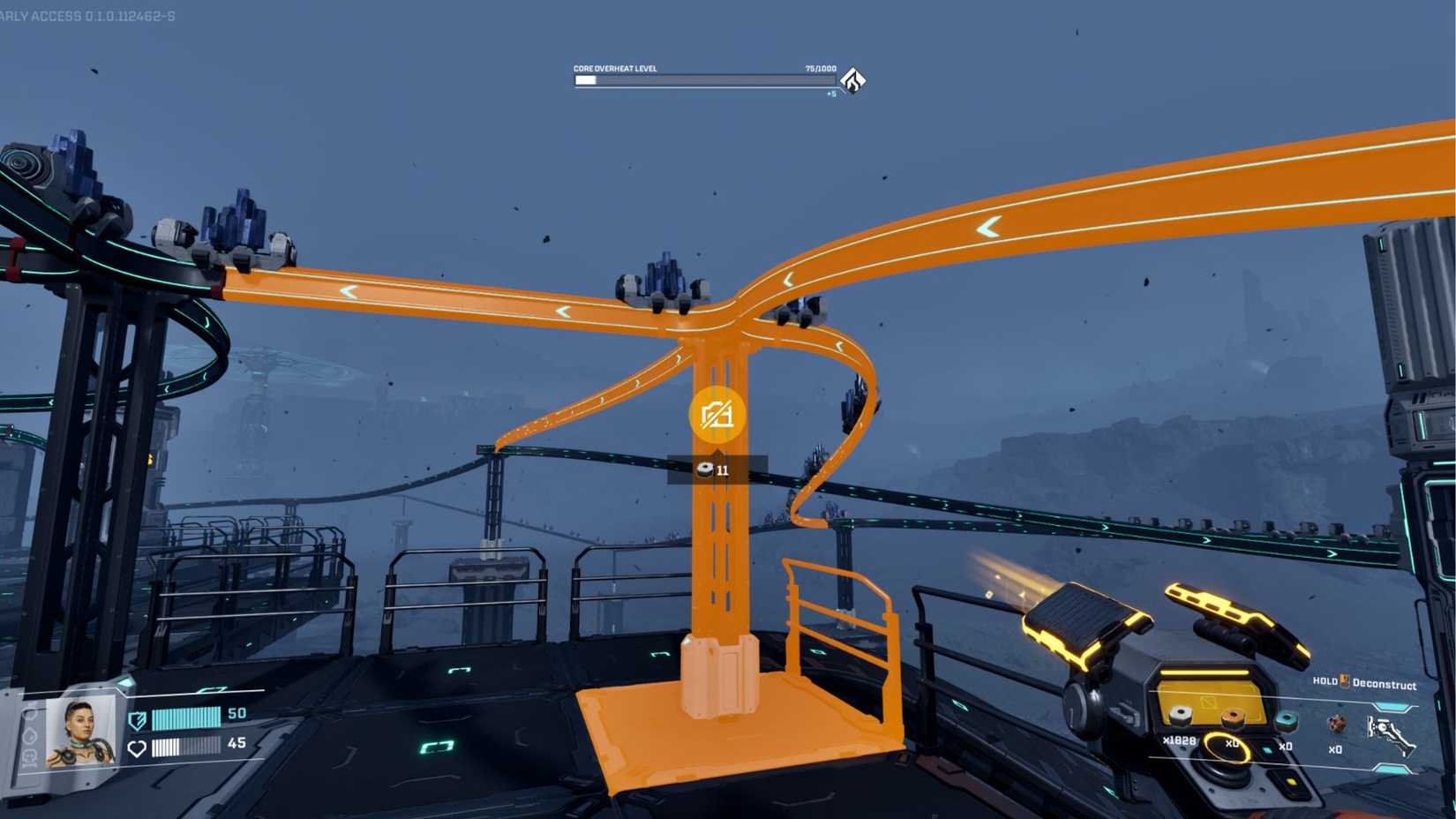Screen dimensions: 1456x819
Task: Click the teal resource icon on the tool panel
Action: pyautogui.click(x=1287, y=722)
